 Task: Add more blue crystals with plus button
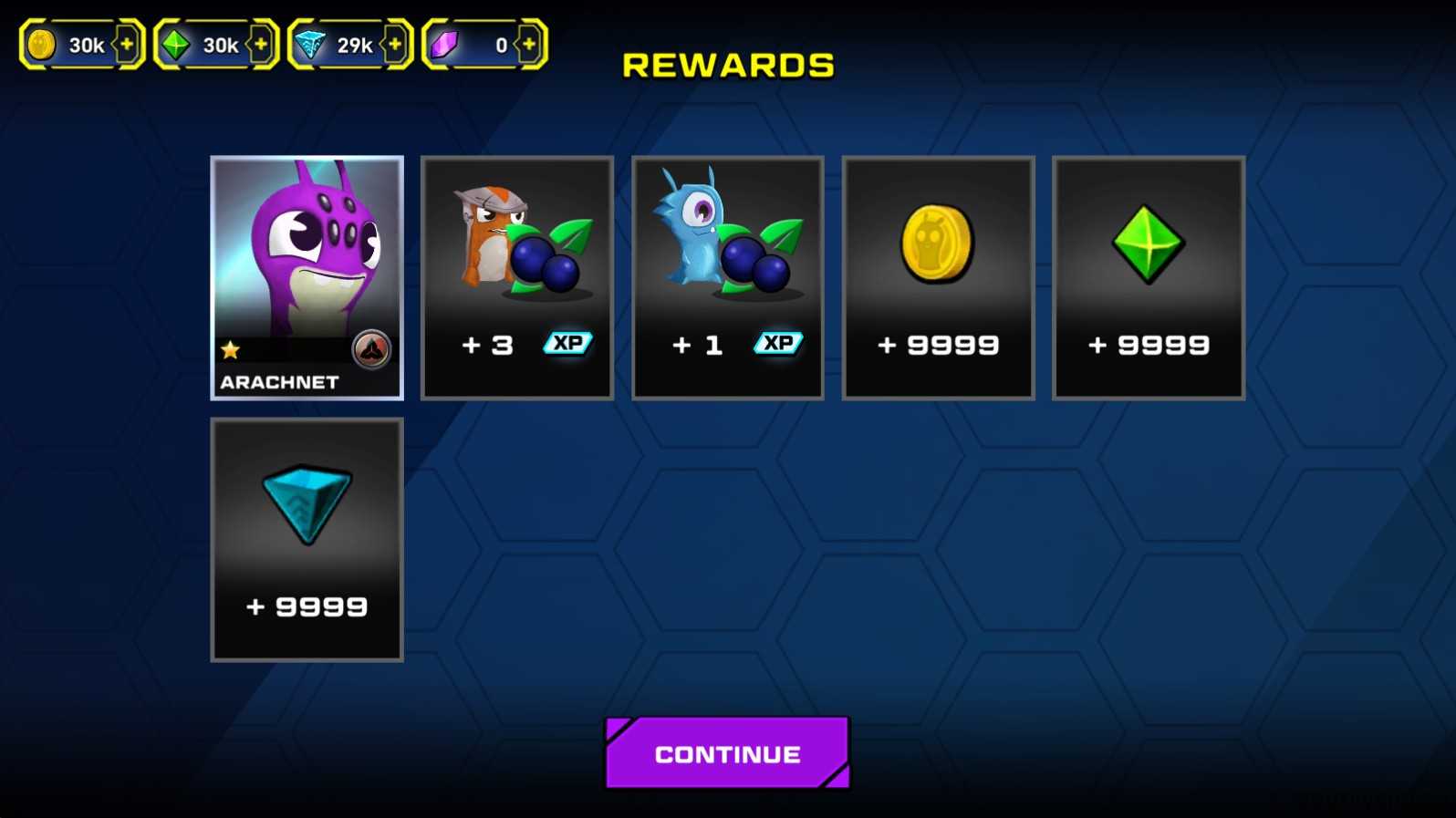[395, 44]
